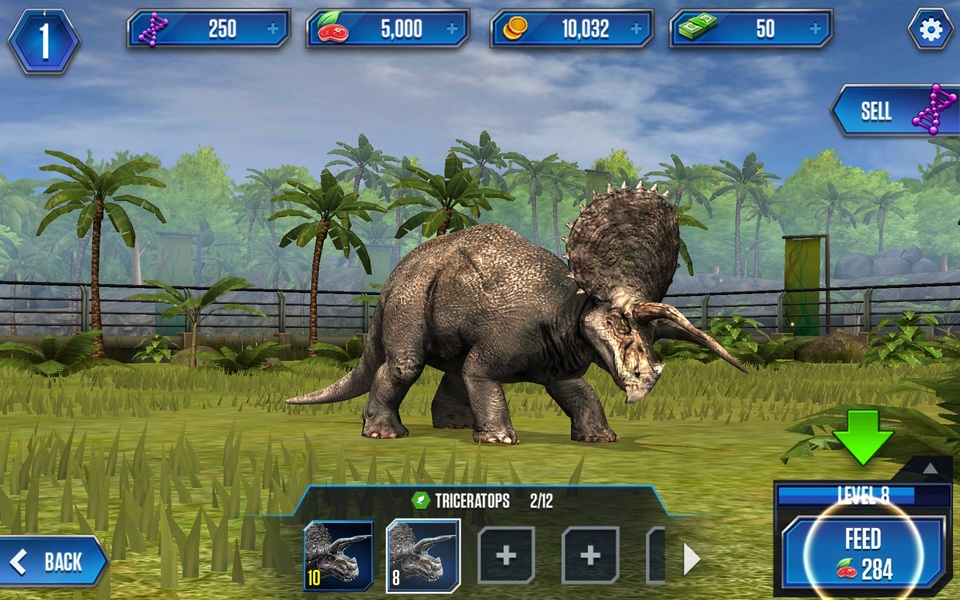Add more cash bucks with the plus
960x600 pixels.
(815, 29)
